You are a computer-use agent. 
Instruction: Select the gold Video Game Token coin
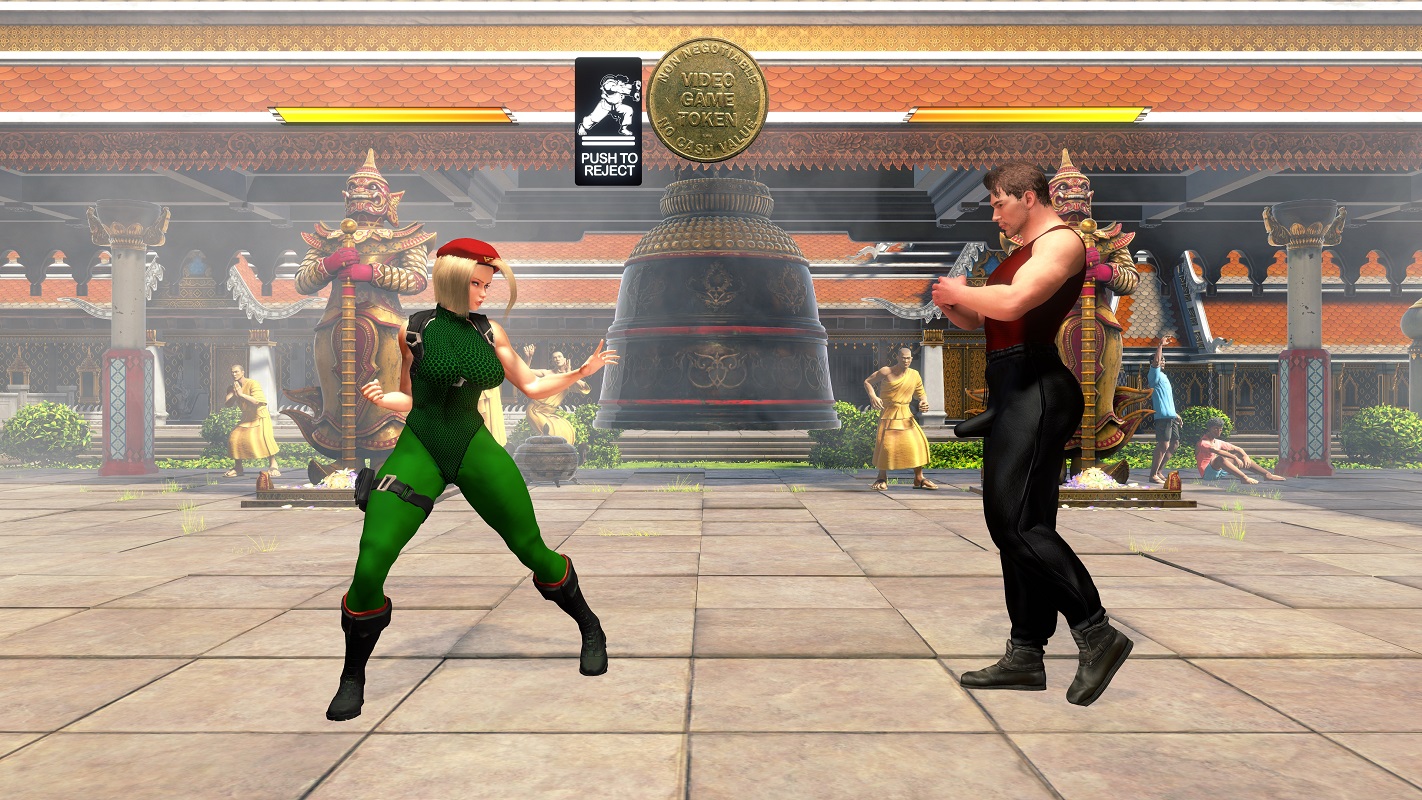(707, 100)
